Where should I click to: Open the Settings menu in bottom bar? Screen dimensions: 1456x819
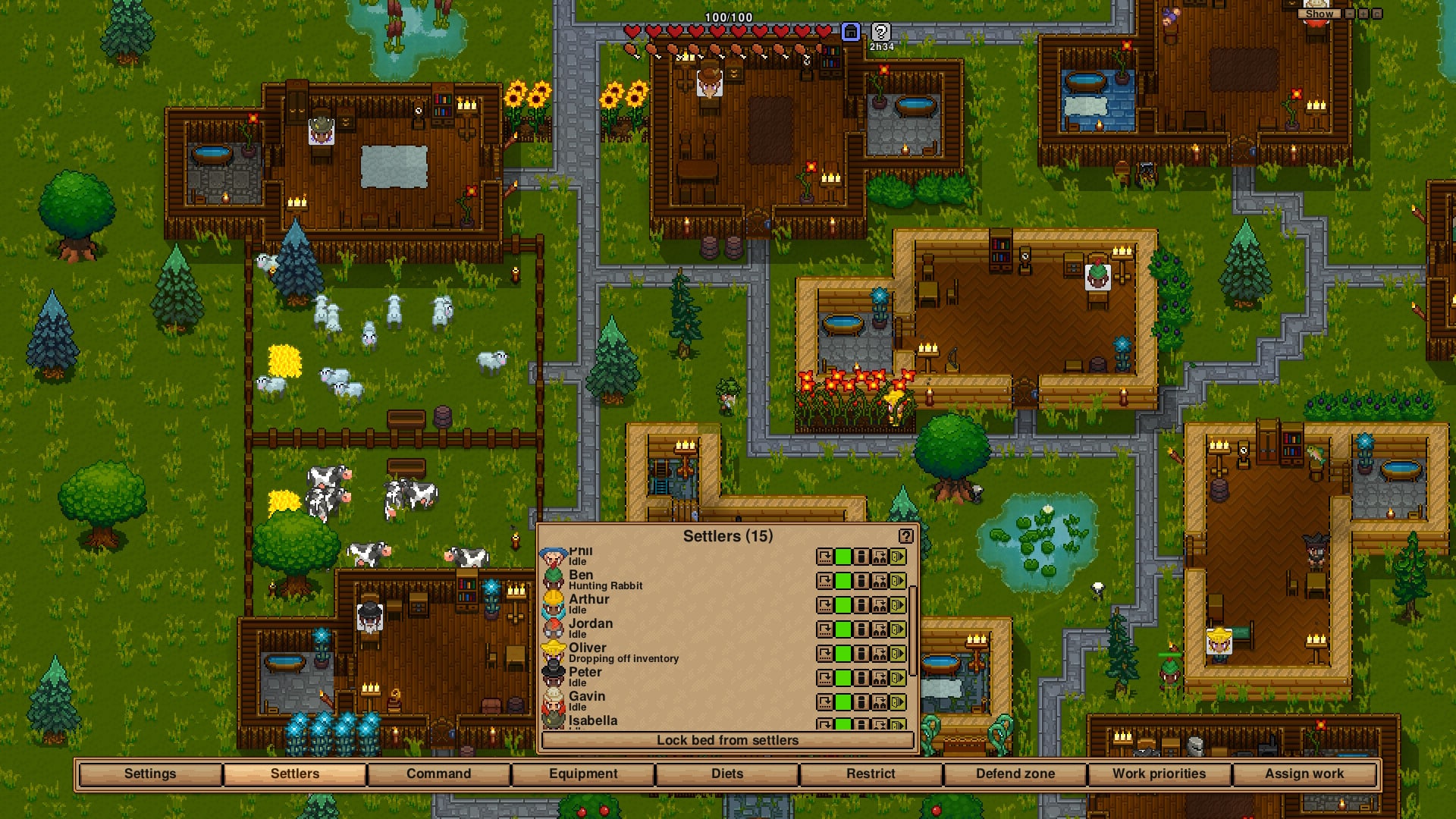[150, 773]
